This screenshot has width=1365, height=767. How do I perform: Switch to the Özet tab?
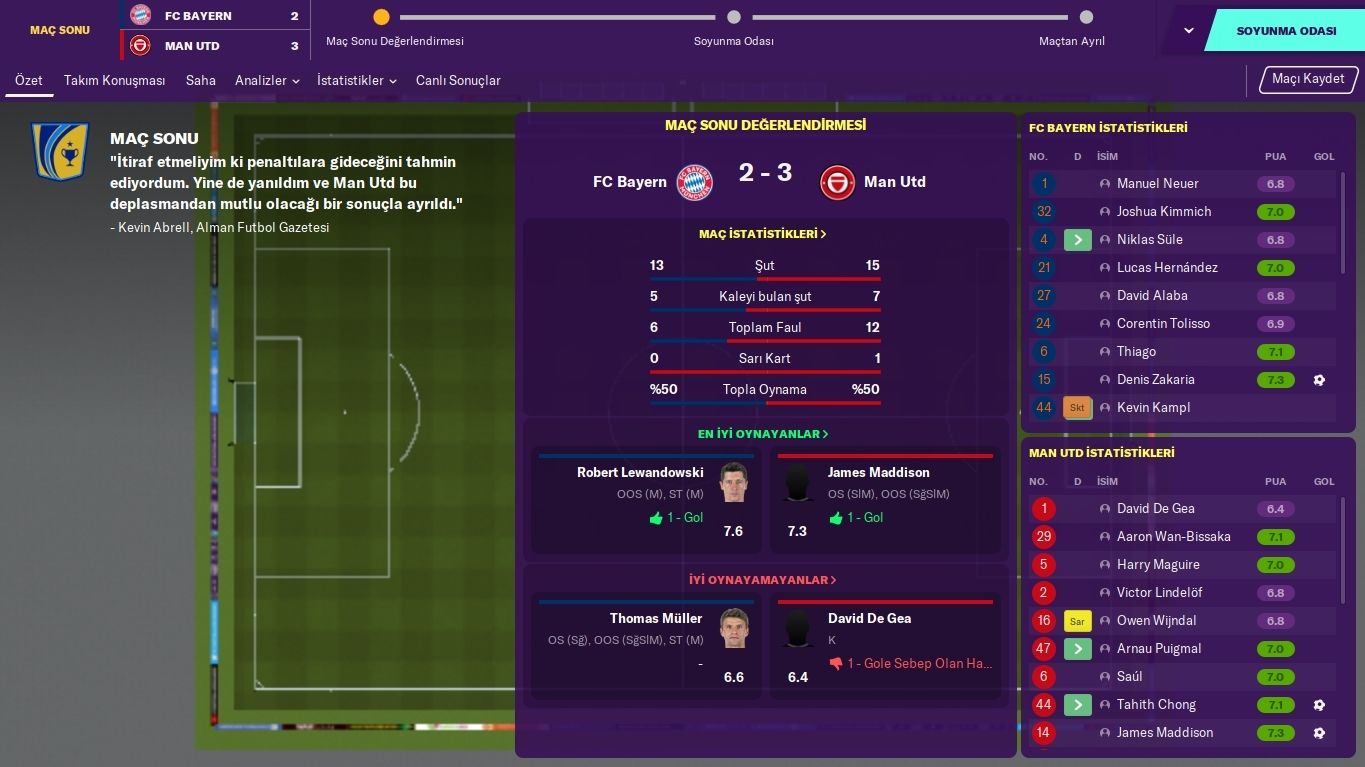pos(29,80)
